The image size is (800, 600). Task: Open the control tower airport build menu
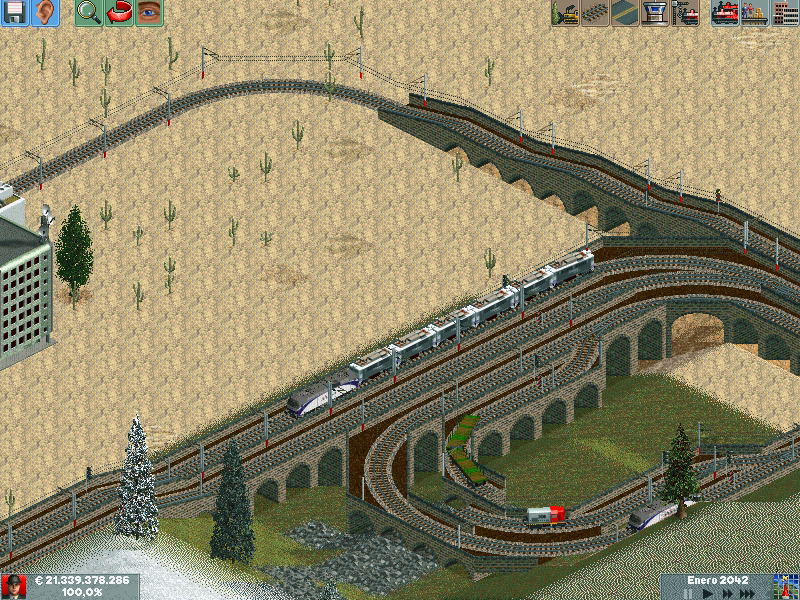[x=656, y=12]
